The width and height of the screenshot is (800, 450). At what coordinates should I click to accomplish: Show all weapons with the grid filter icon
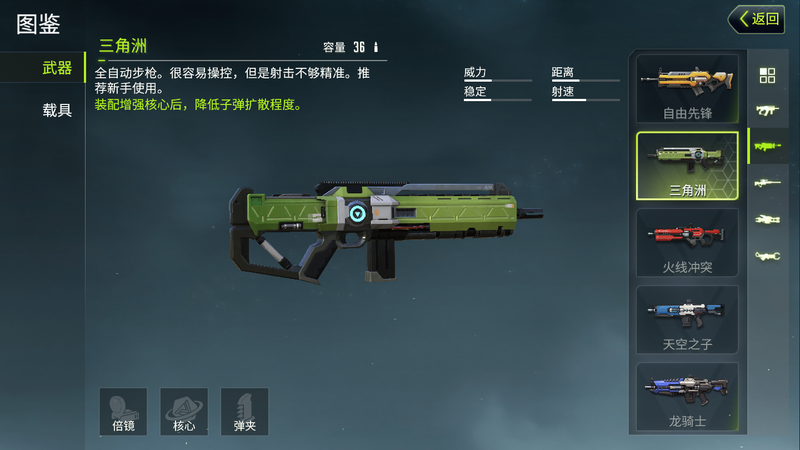[768, 75]
